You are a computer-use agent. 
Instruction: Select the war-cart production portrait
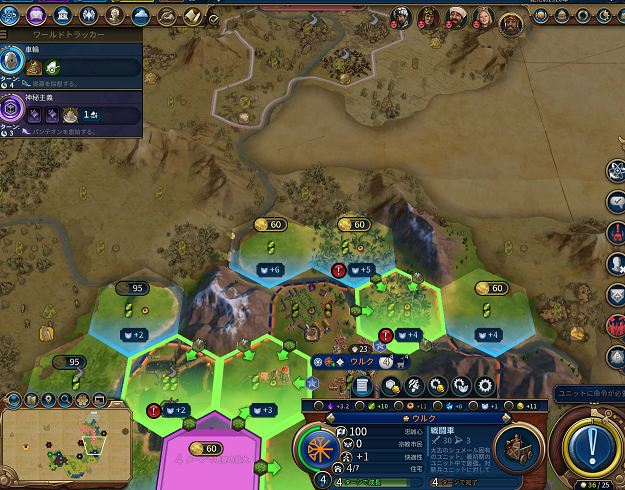518,446
